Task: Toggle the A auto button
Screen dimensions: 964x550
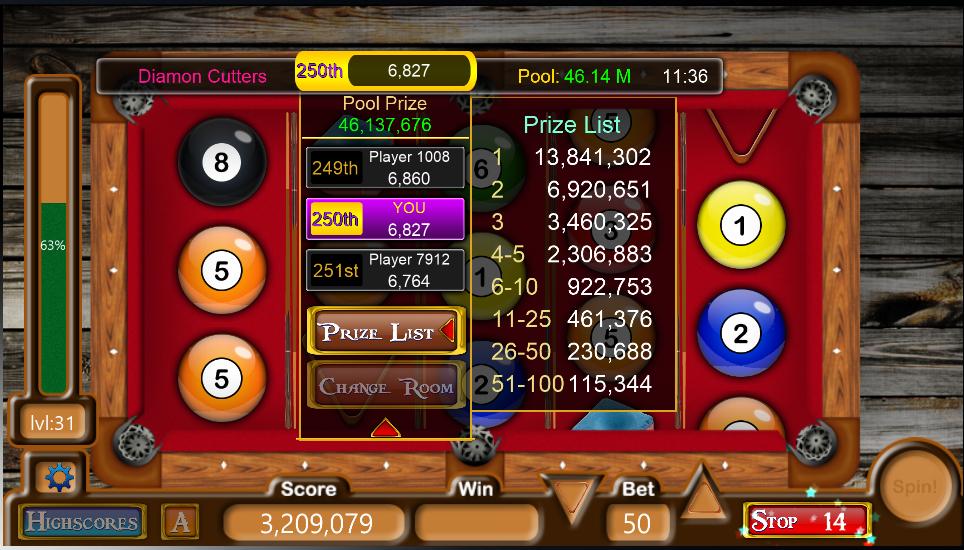Action: [x=181, y=521]
